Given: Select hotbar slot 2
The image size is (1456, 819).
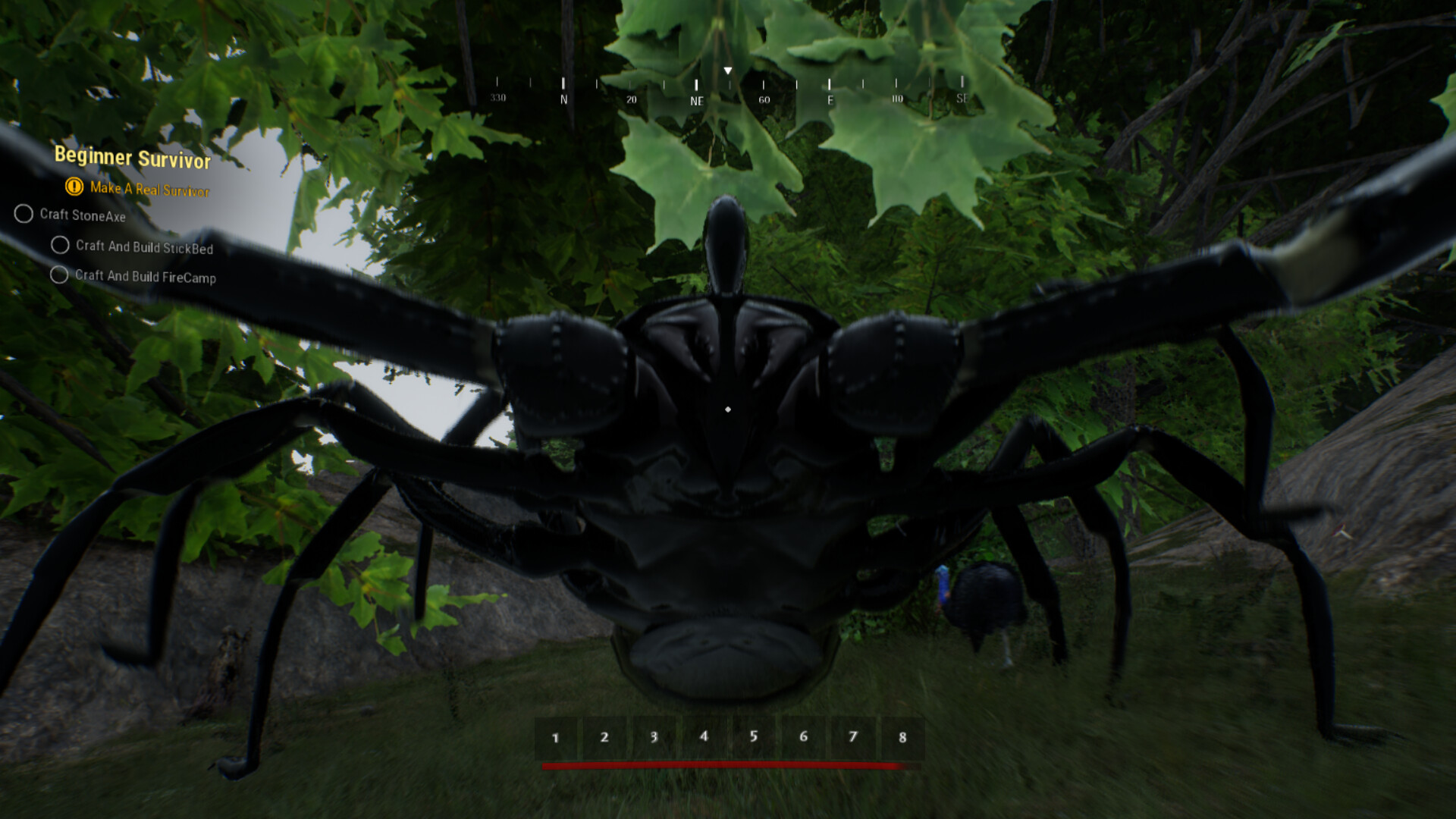Looking at the screenshot, I should click(605, 736).
